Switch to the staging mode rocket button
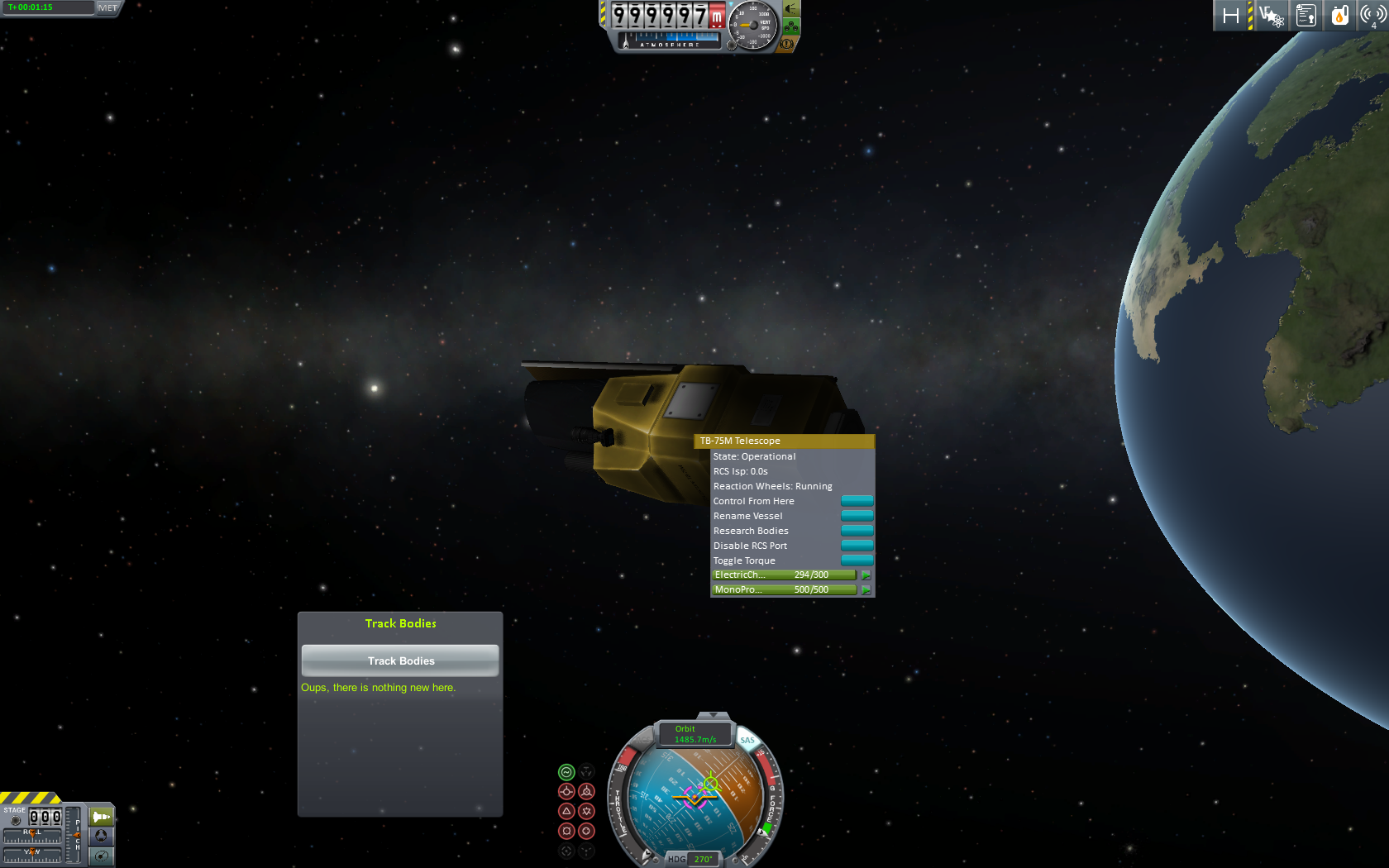Image resolution: width=1389 pixels, height=868 pixels. [101, 817]
